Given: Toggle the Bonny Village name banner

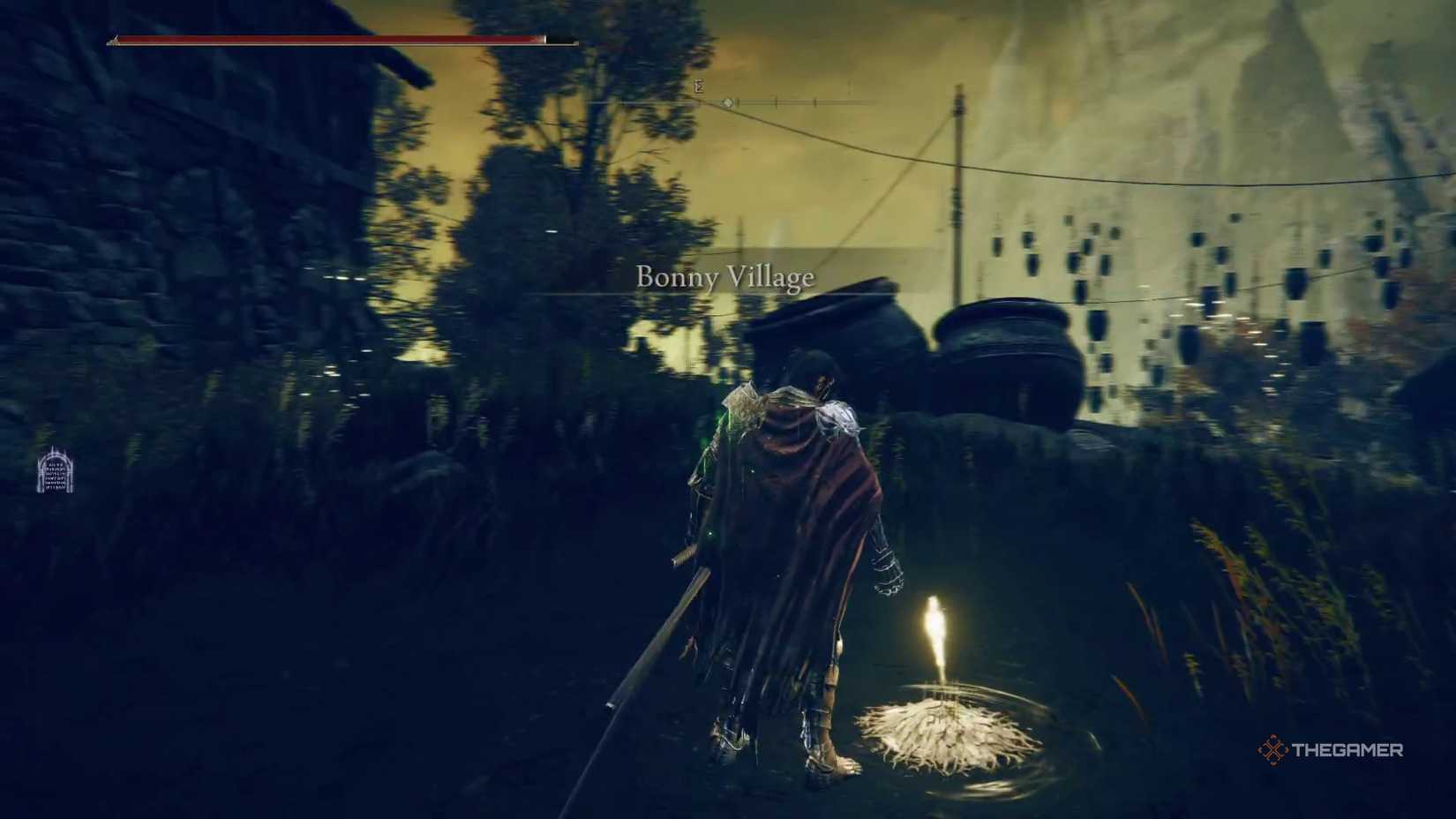Looking at the screenshot, I should (x=724, y=276).
